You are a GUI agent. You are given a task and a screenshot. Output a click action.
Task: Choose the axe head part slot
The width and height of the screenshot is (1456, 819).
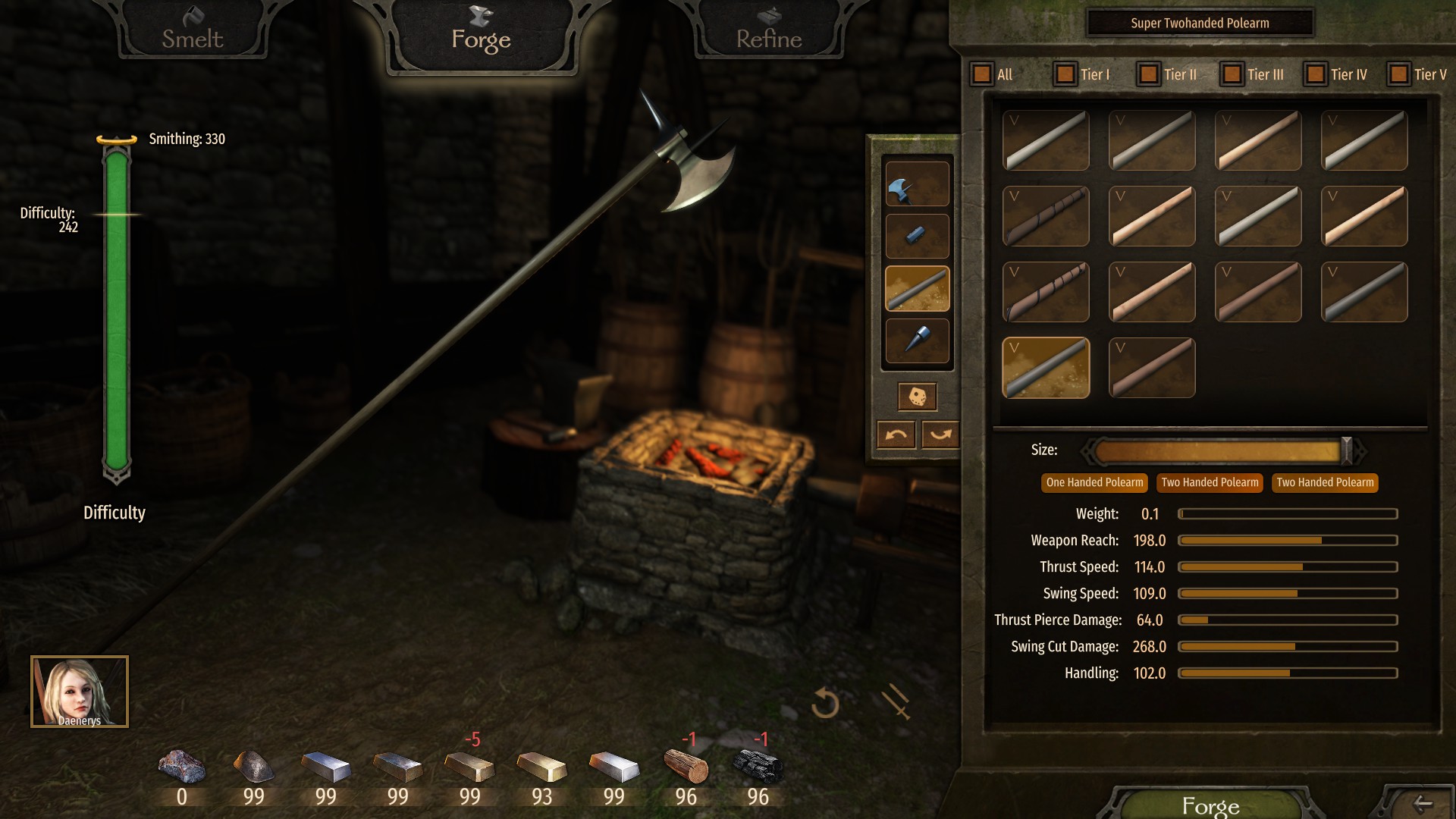[917, 184]
